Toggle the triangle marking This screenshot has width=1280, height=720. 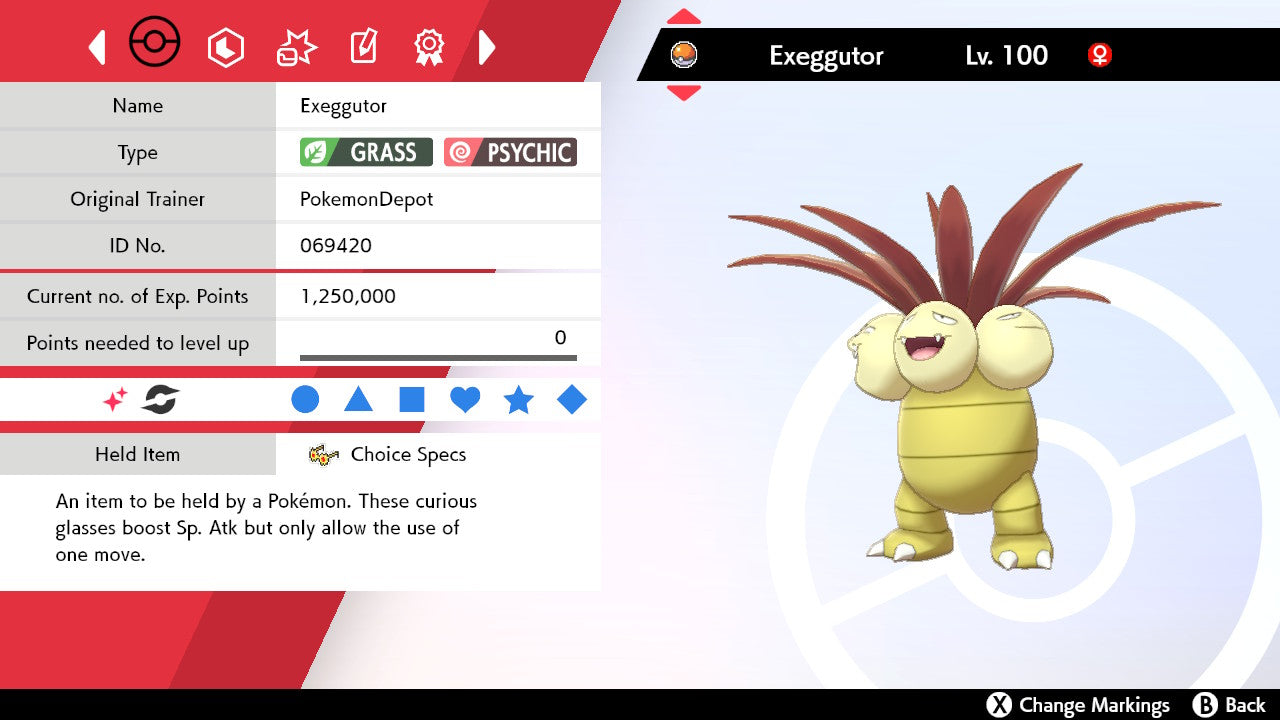[358, 400]
